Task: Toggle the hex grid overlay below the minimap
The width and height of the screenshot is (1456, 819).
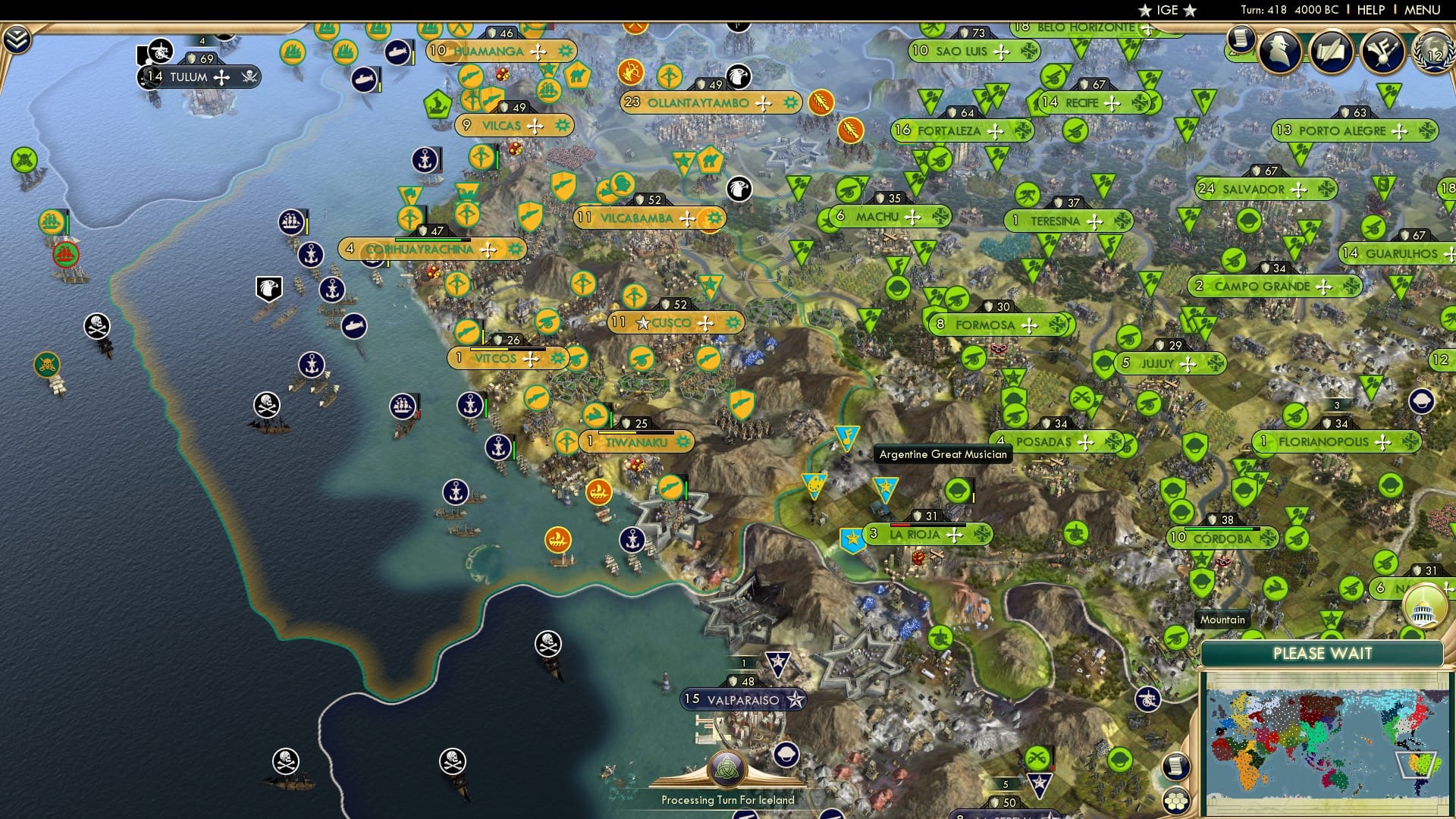Action: click(1177, 802)
